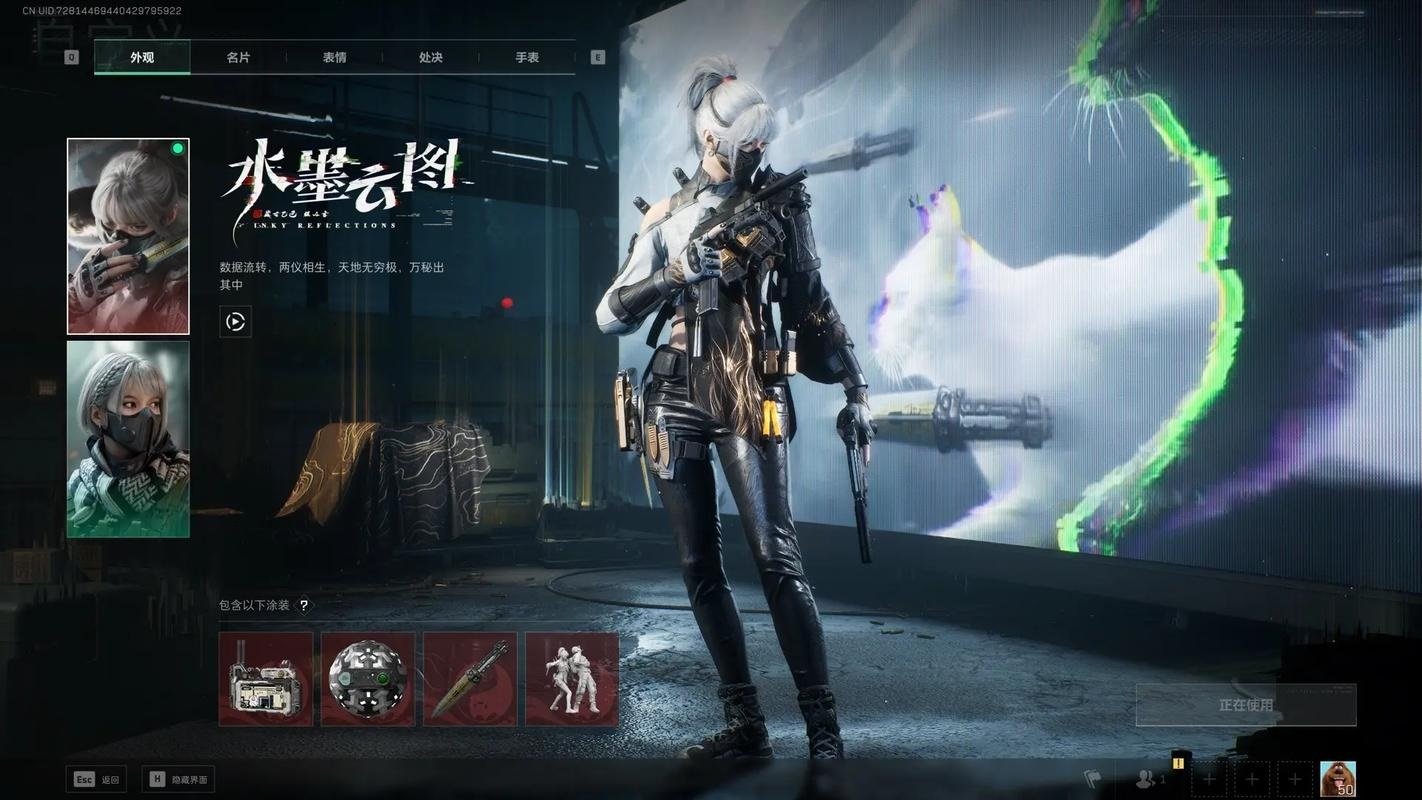Click the flag icon in bottom bar
Screen dimensions: 1422x800
(x=1093, y=778)
